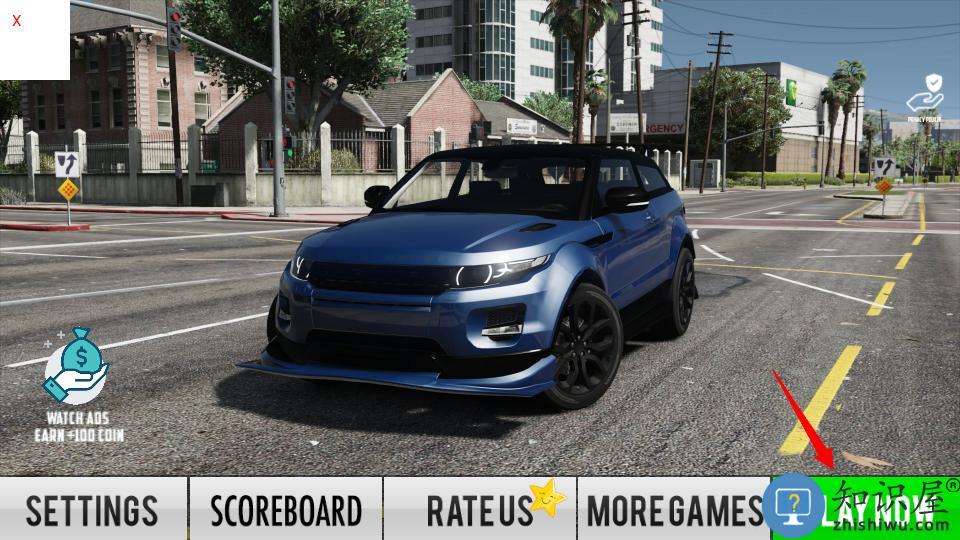The height and width of the screenshot is (540, 960).
Task: Close the overlay with the red X
Action: pos(17,20)
